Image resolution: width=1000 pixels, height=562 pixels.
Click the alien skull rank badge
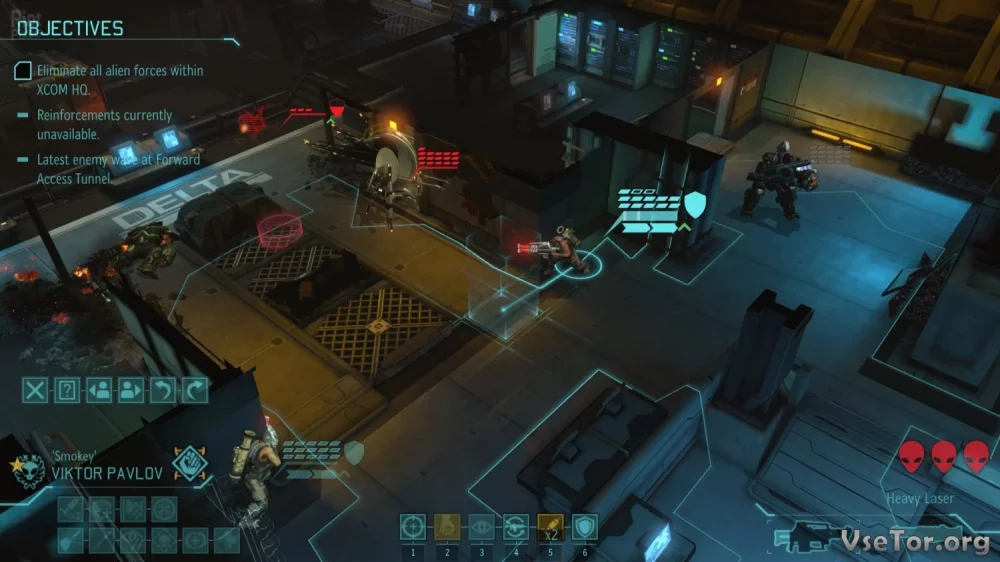(23, 465)
